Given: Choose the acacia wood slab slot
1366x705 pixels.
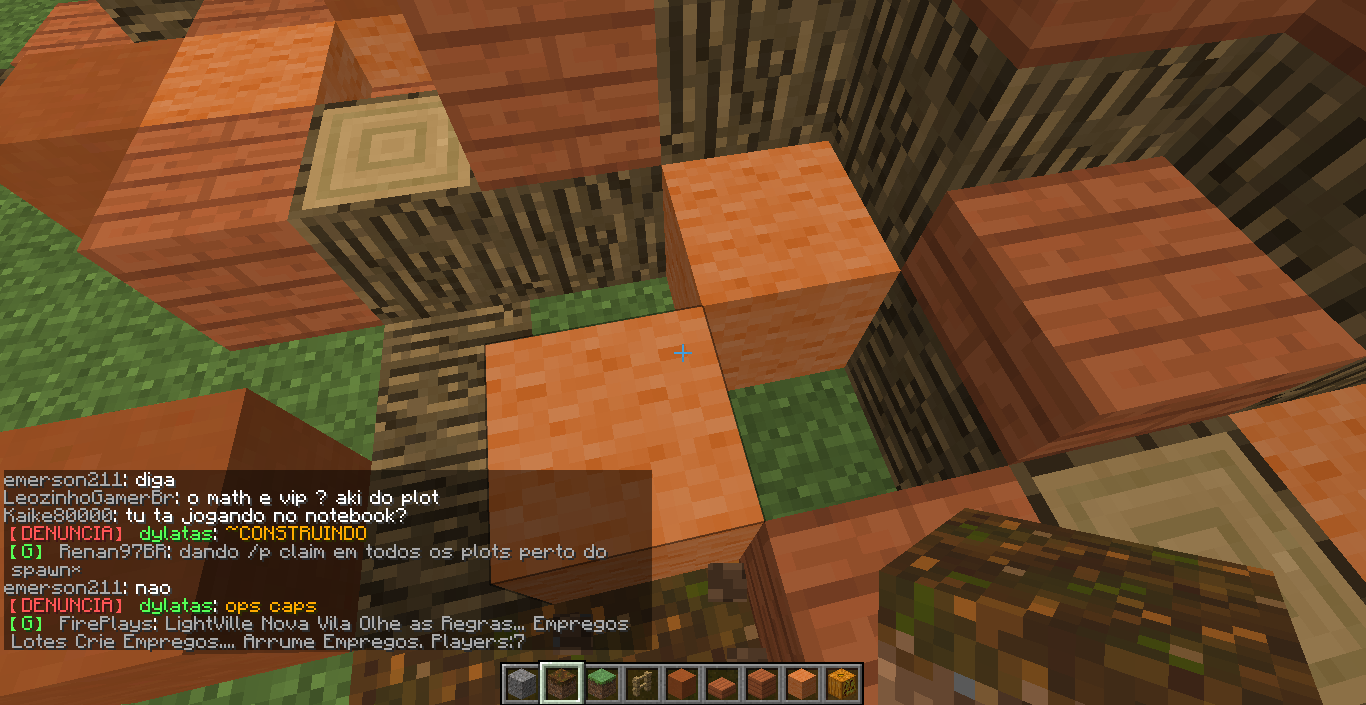Looking at the screenshot, I should pyautogui.click(x=720, y=686).
